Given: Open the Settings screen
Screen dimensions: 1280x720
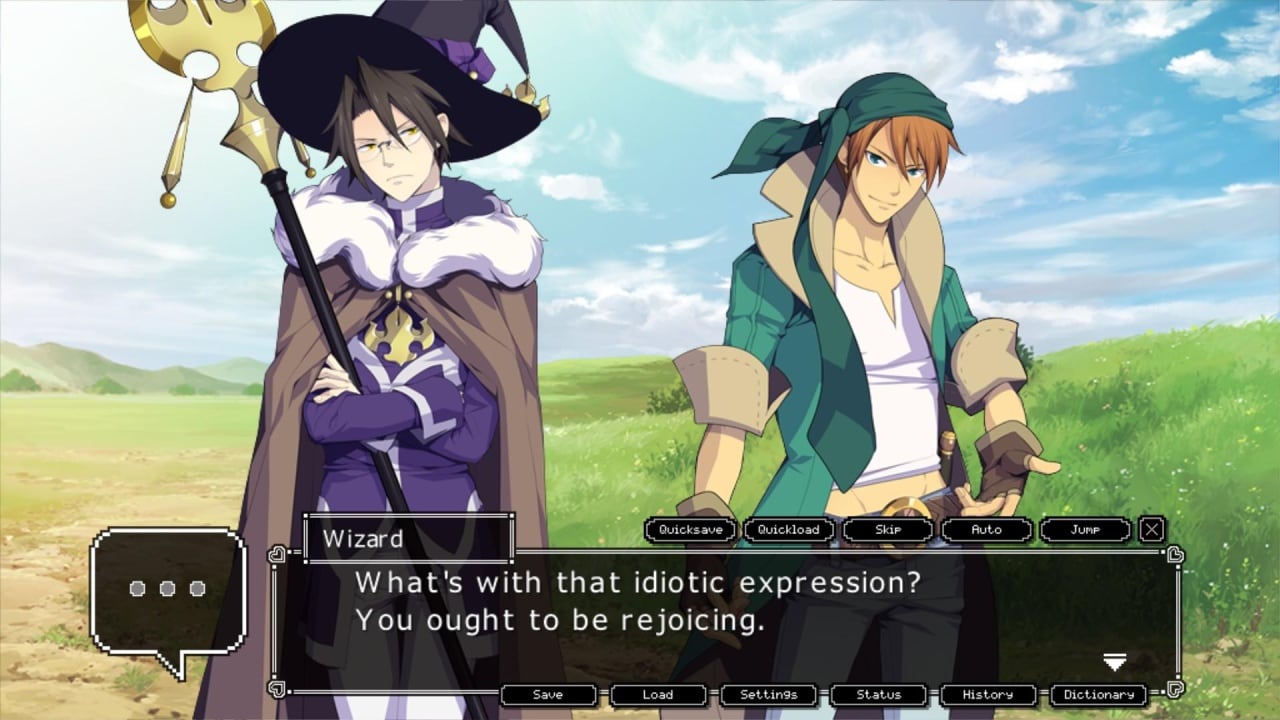Looking at the screenshot, I should [x=768, y=695].
